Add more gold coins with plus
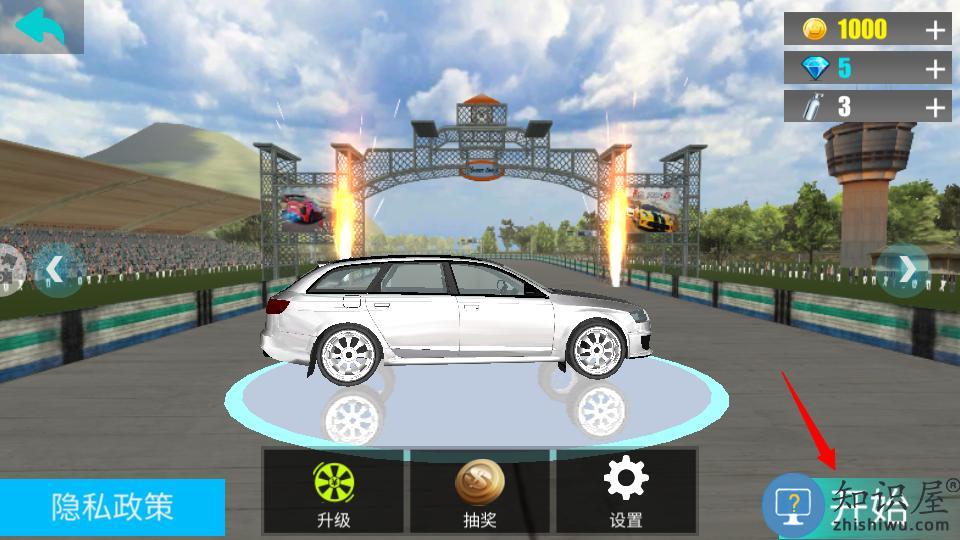This screenshot has width=960, height=540. pos(935,30)
